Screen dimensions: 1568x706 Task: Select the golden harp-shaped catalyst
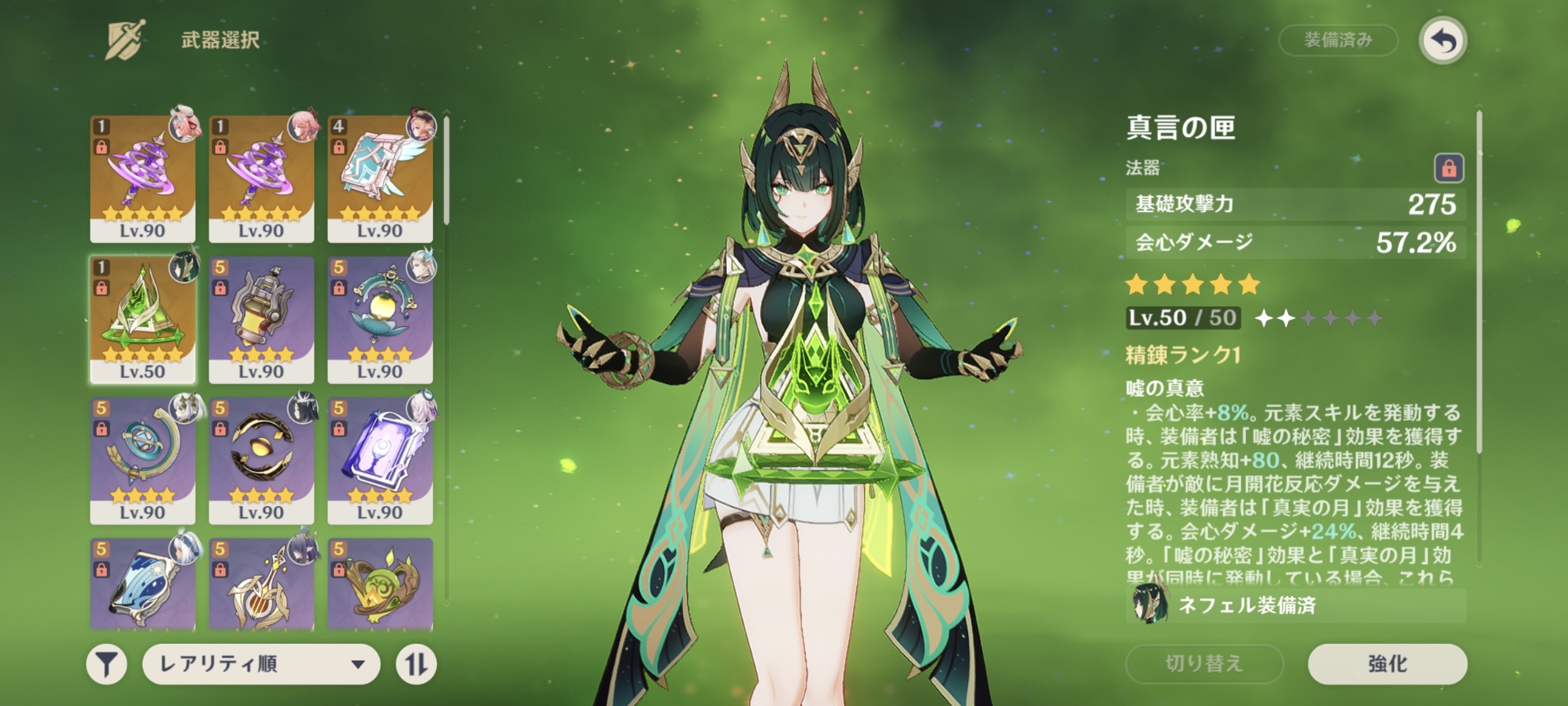click(261, 585)
